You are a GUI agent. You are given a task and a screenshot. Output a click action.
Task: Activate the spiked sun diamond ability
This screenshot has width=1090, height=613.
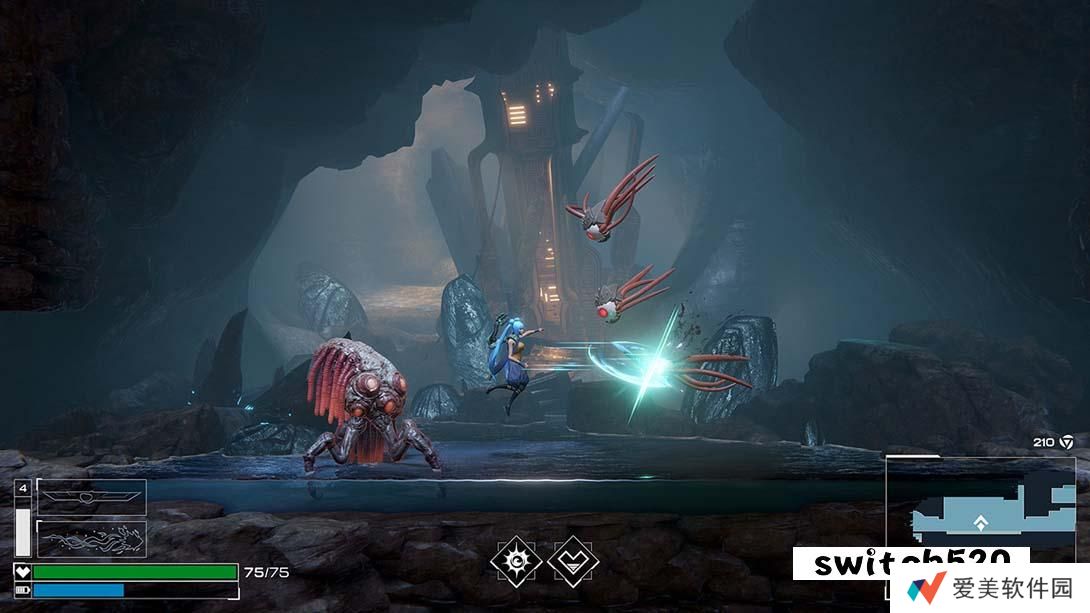click(x=517, y=562)
